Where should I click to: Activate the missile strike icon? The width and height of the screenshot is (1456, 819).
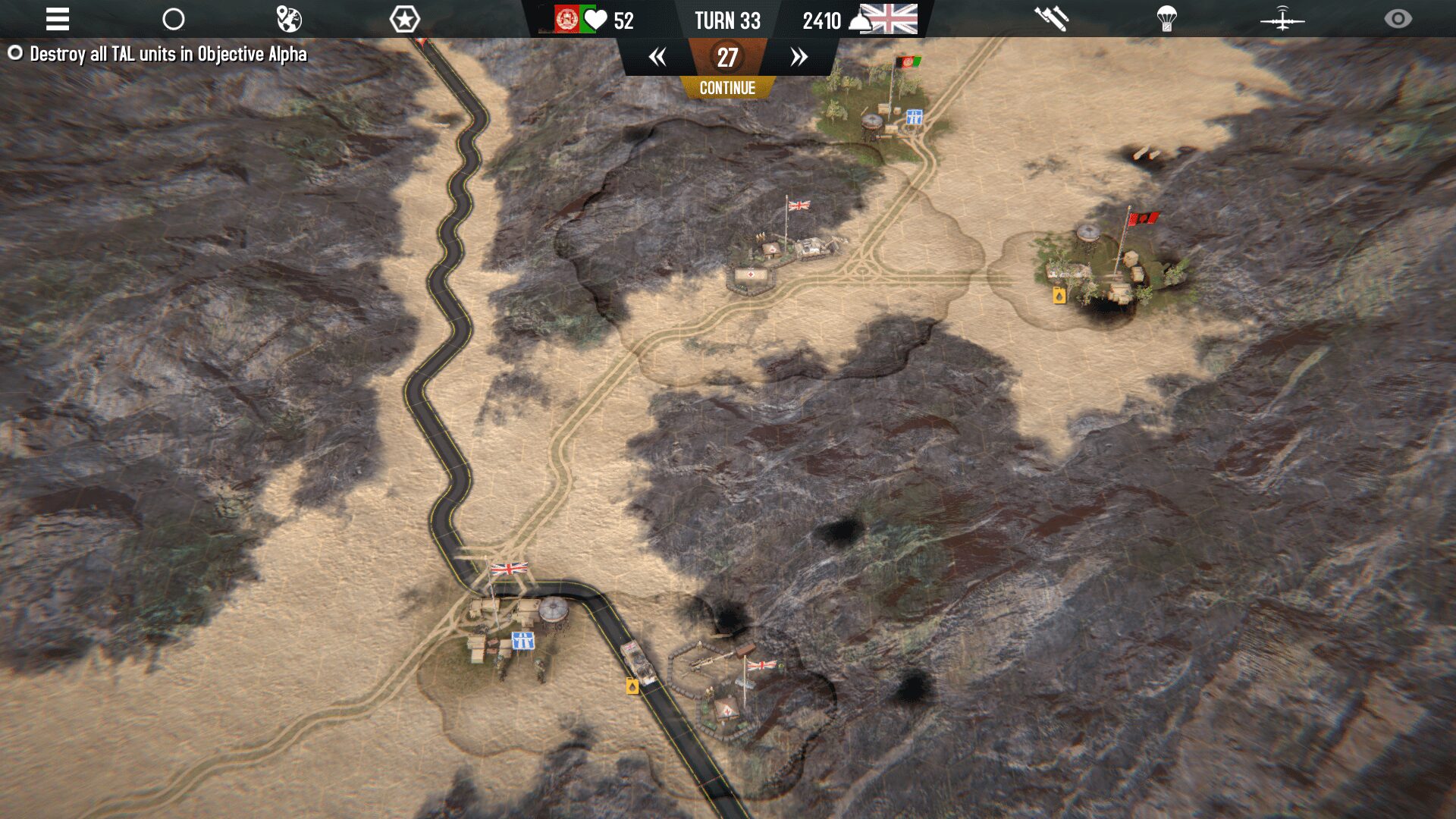click(x=1051, y=19)
